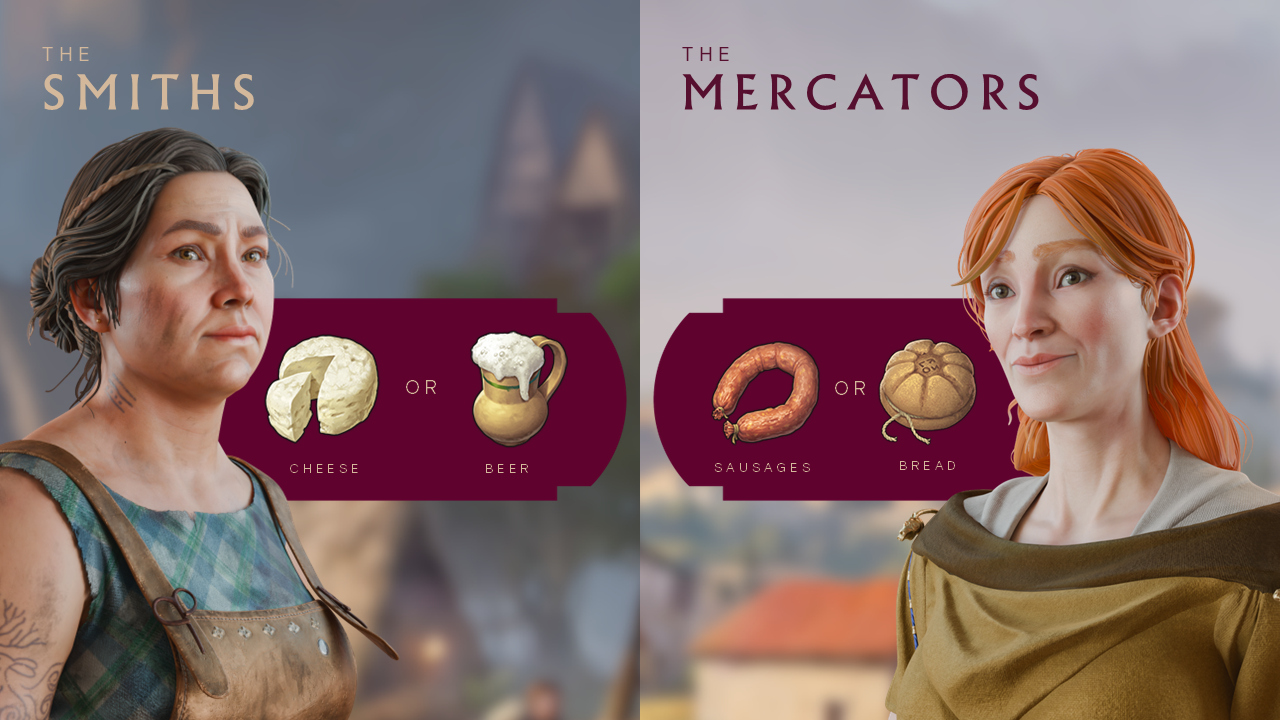Choose the Sausages icon for the Mercators

[x=769, y=386]
